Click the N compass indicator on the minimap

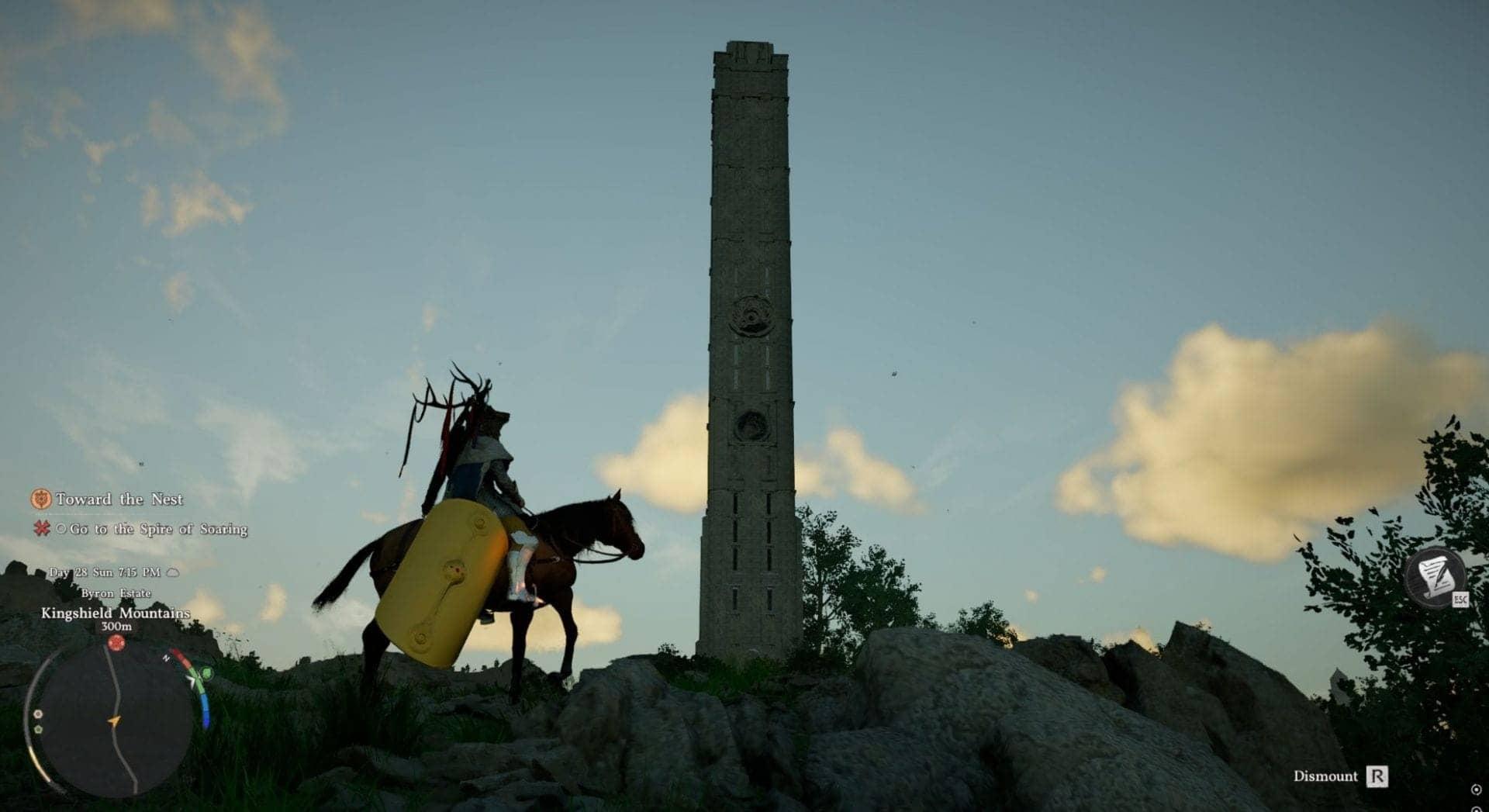tap(165, 659)
